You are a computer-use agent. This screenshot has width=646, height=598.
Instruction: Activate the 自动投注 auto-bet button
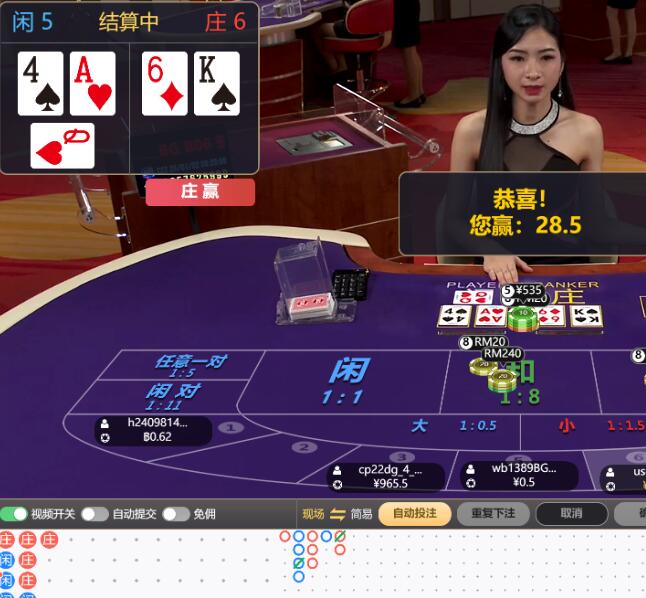point(414,514)
